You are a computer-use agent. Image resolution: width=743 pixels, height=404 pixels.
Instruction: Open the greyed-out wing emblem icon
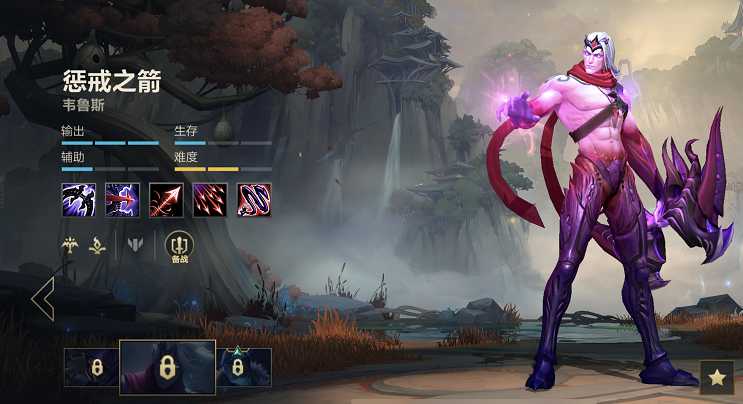(x=135, y=243)
